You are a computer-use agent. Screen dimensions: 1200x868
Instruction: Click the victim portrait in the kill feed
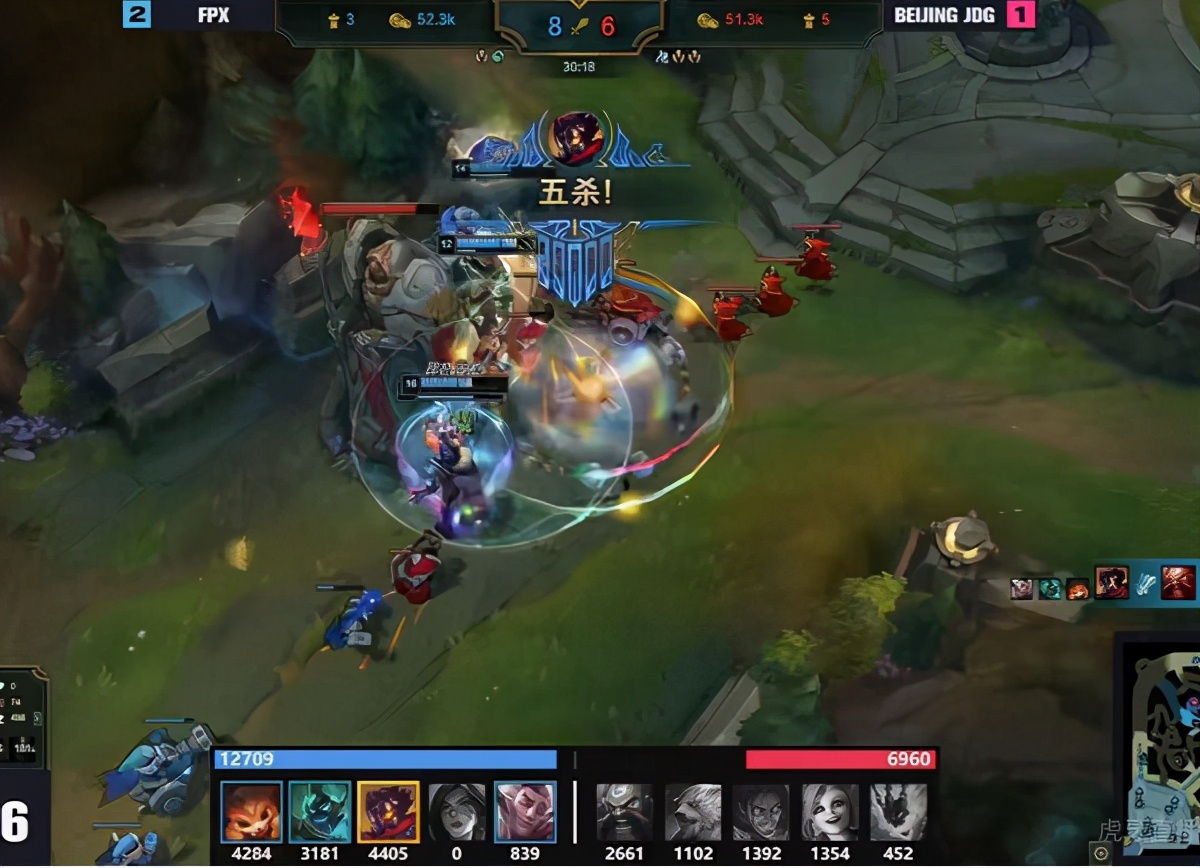1178,582
